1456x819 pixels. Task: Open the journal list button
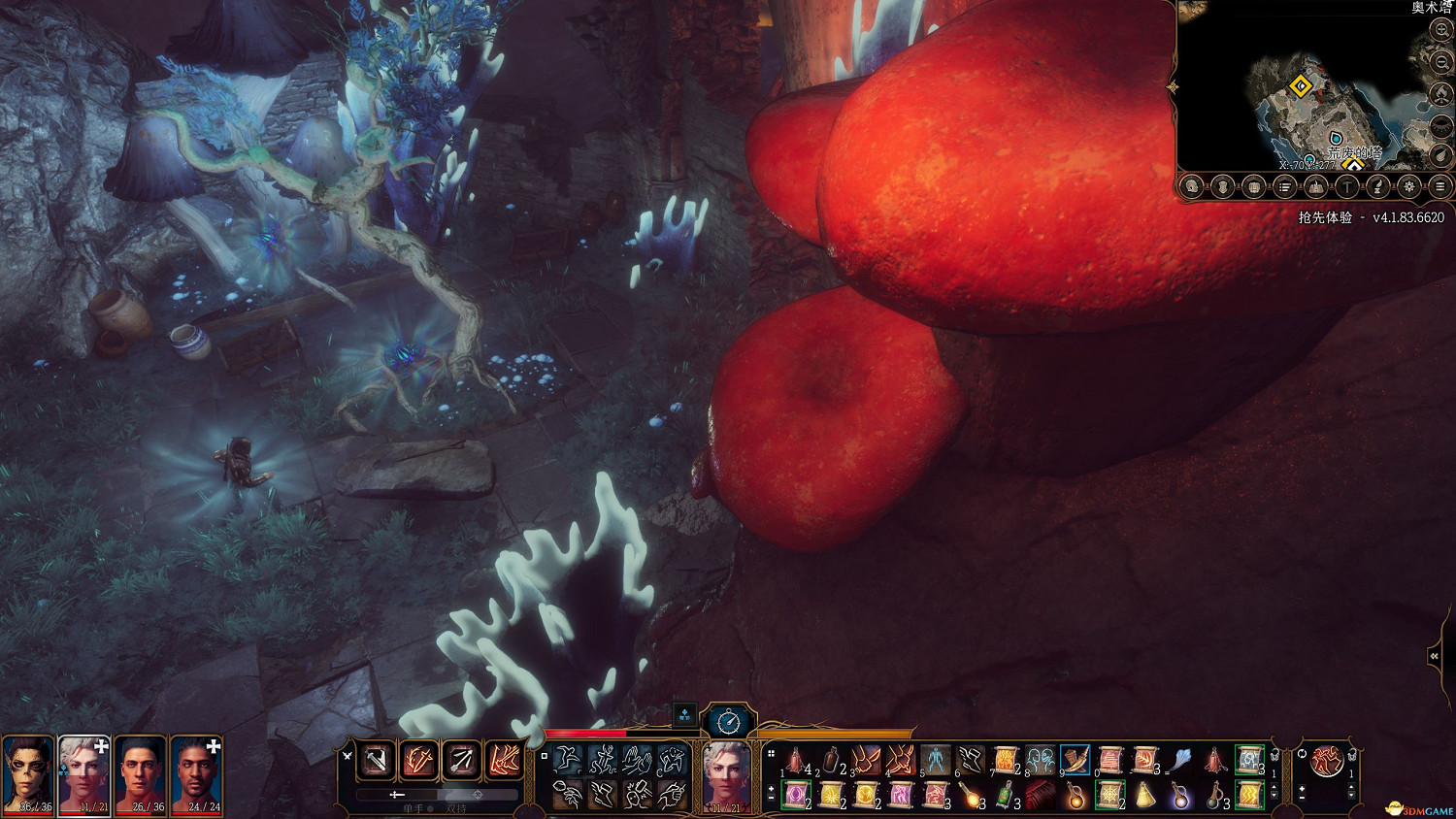point(1284,186)
